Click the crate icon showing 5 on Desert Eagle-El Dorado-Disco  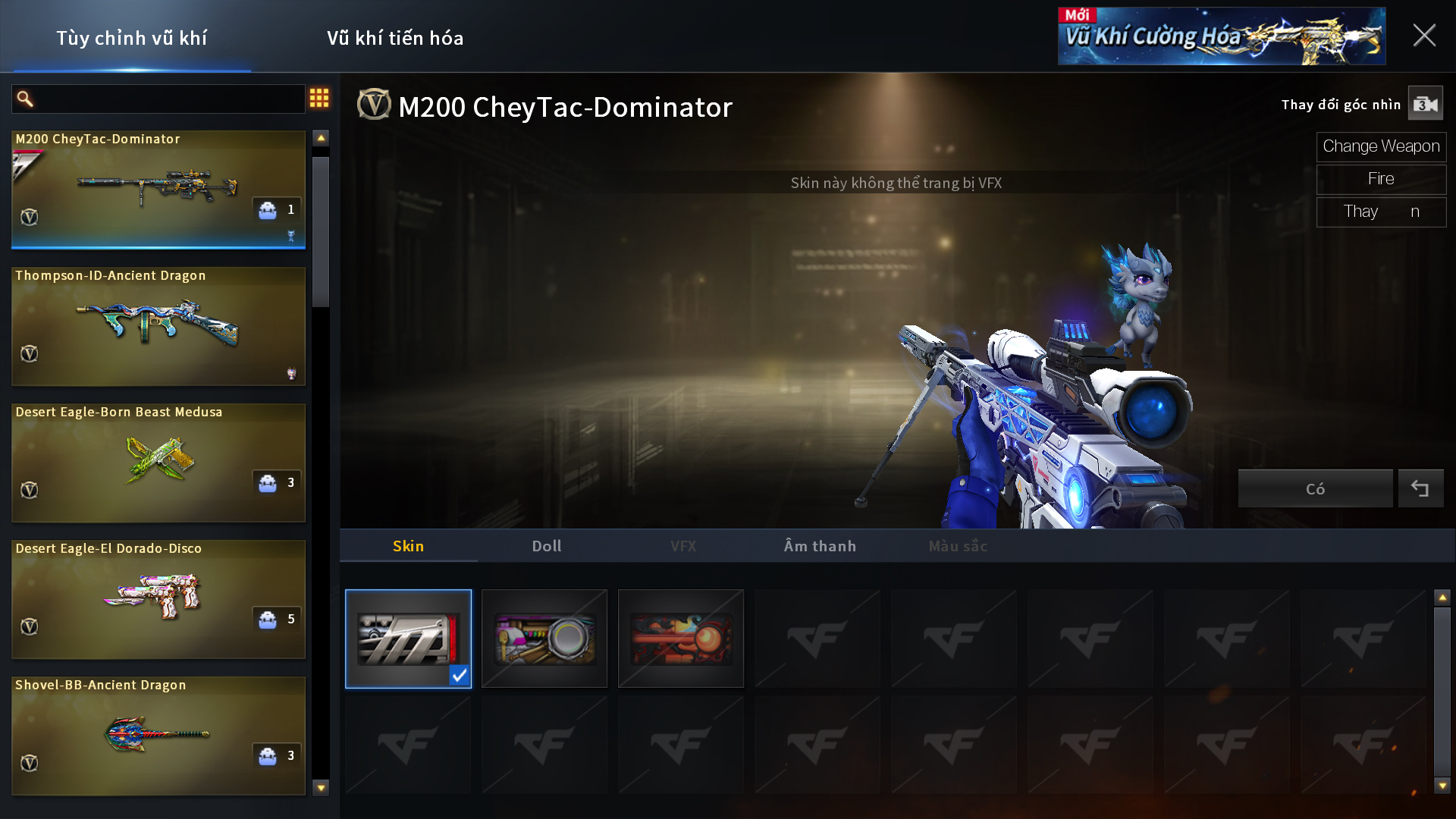click(x=269, y=620)
